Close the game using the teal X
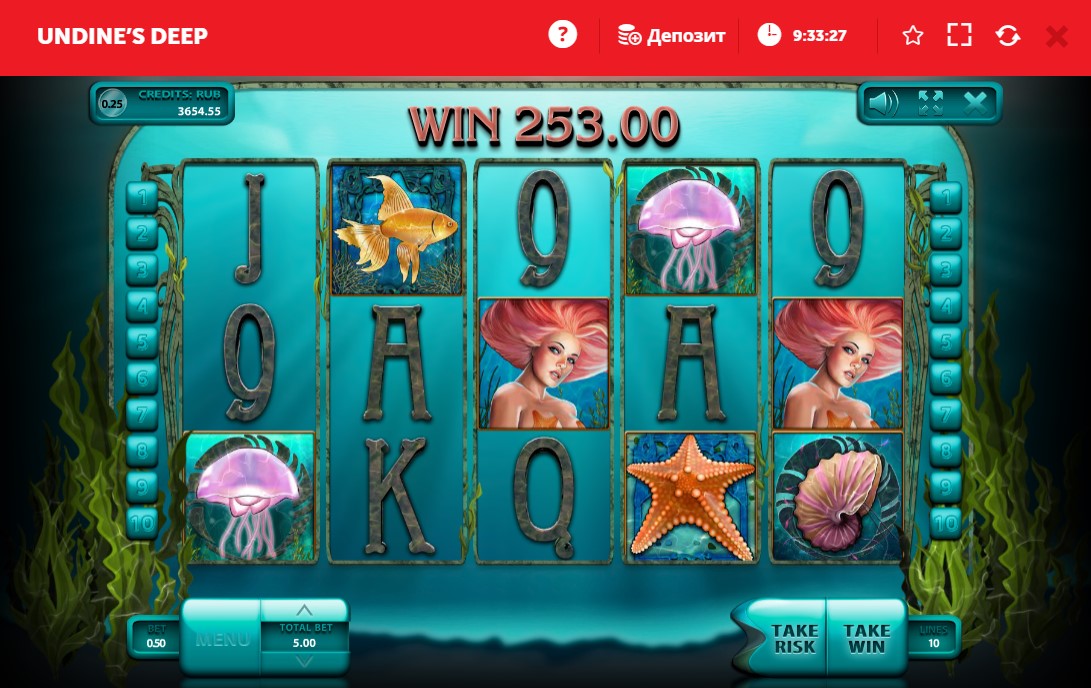The width and height of the screenshot is (1091, 688). point(975,102)
